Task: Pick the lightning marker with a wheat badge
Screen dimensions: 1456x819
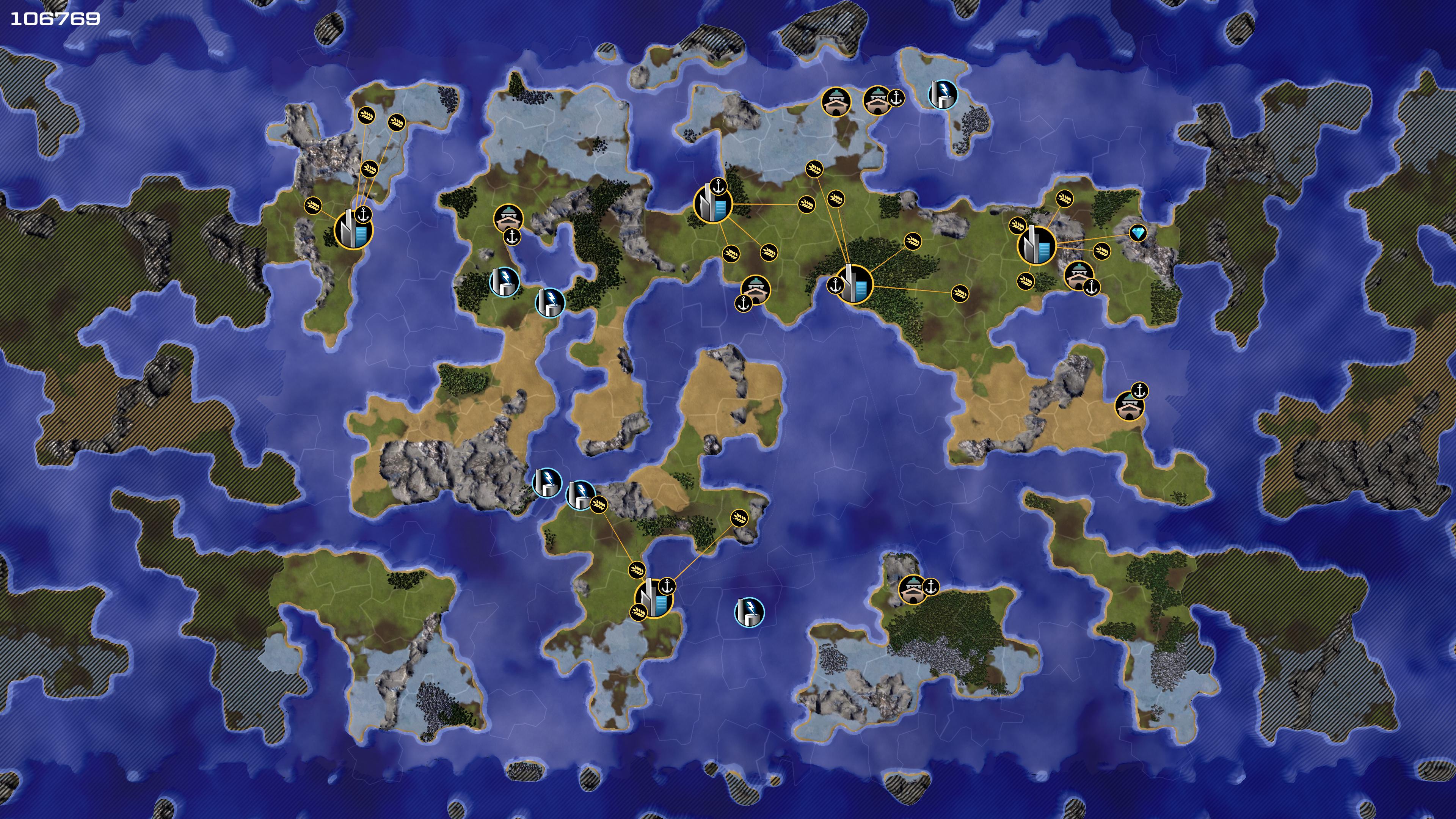Action: coord(580,495)
